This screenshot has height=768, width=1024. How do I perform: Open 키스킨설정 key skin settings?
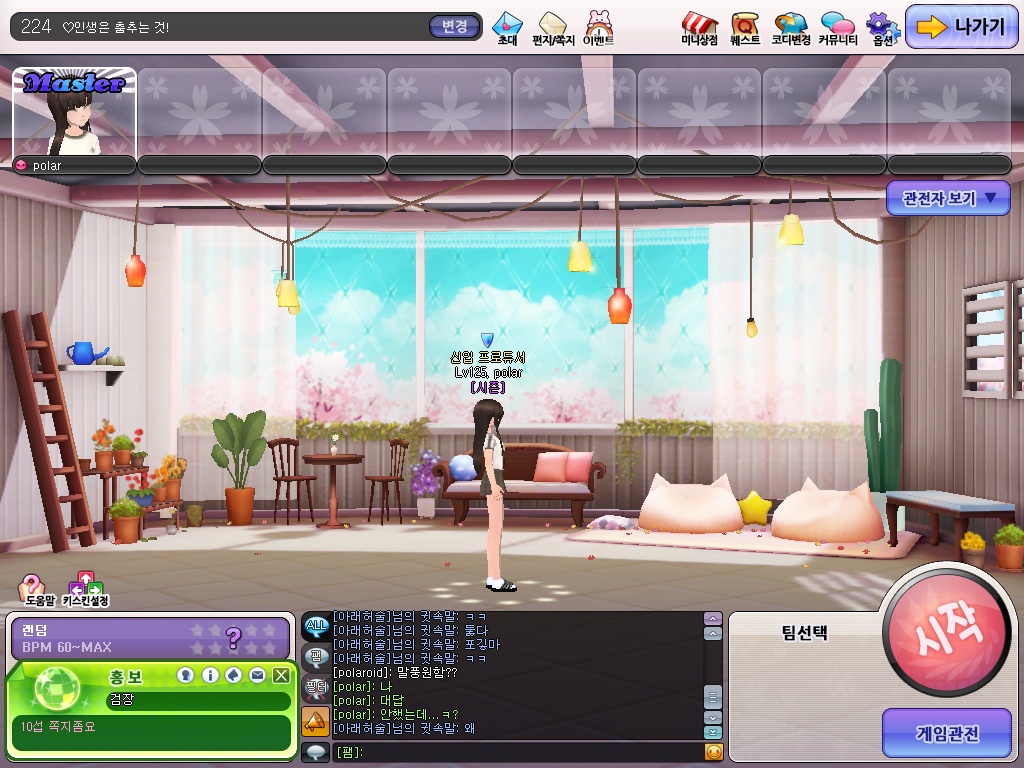click(x=85, y=589)
